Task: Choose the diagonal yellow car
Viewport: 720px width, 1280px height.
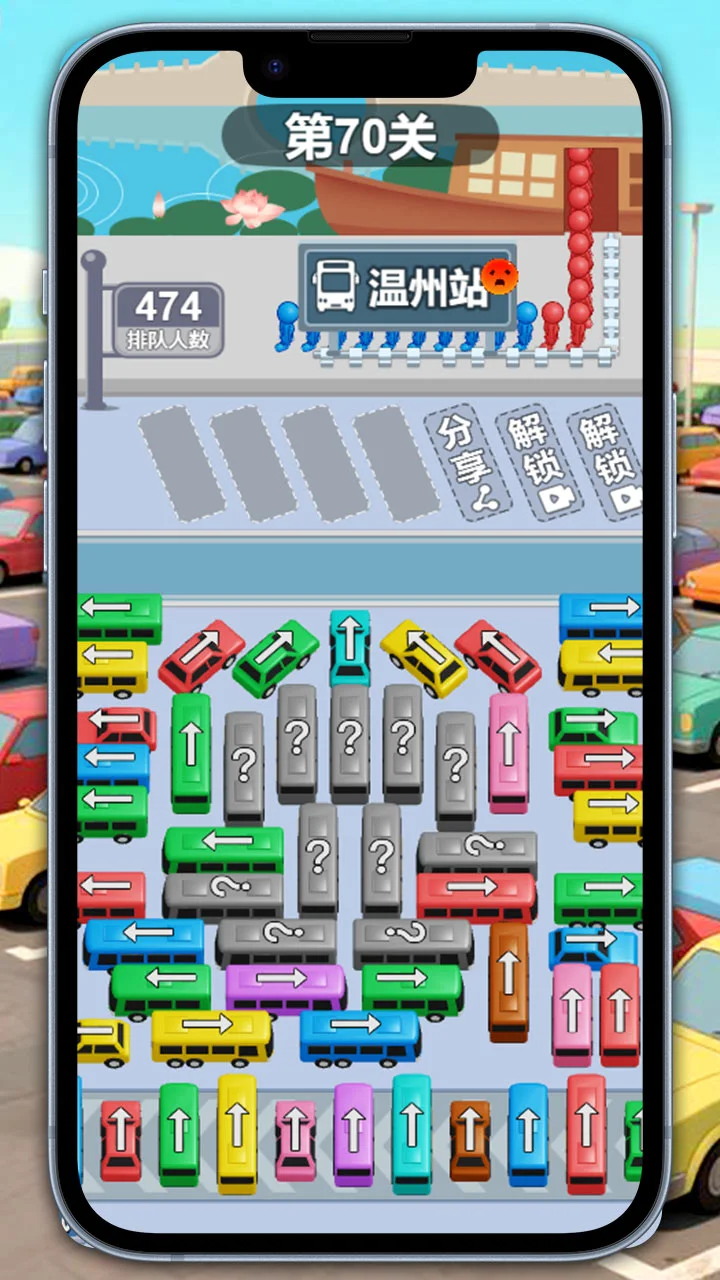Action: 424,658
